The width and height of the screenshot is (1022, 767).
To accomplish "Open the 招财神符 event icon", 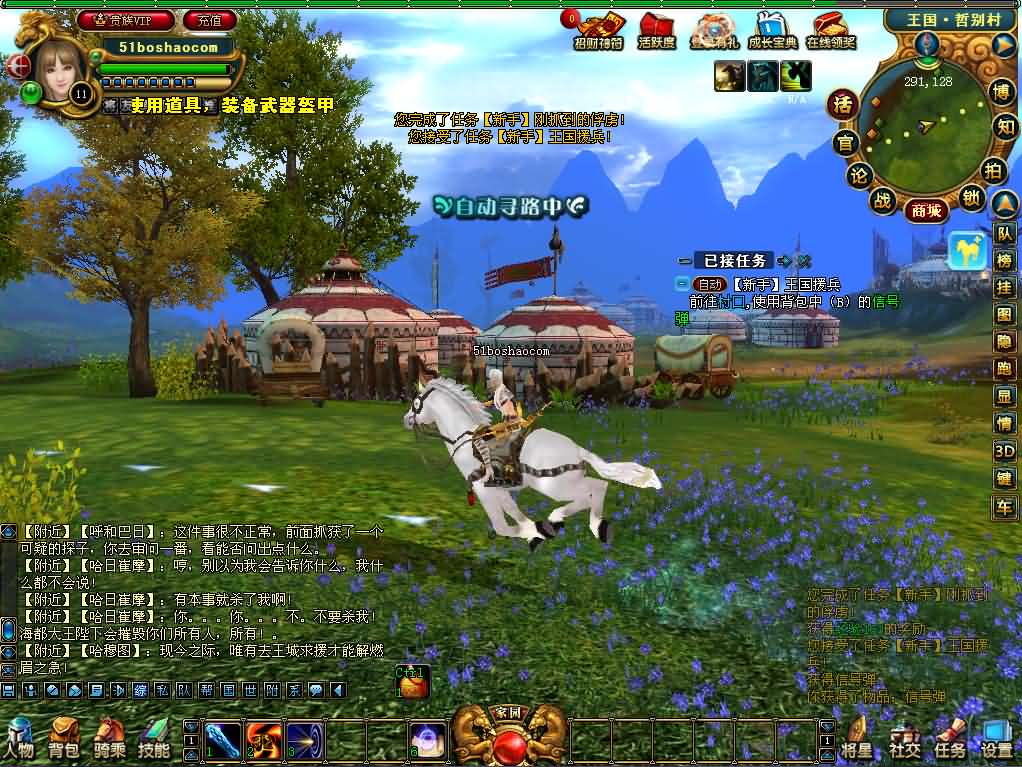I will click(x=598, y=30).
